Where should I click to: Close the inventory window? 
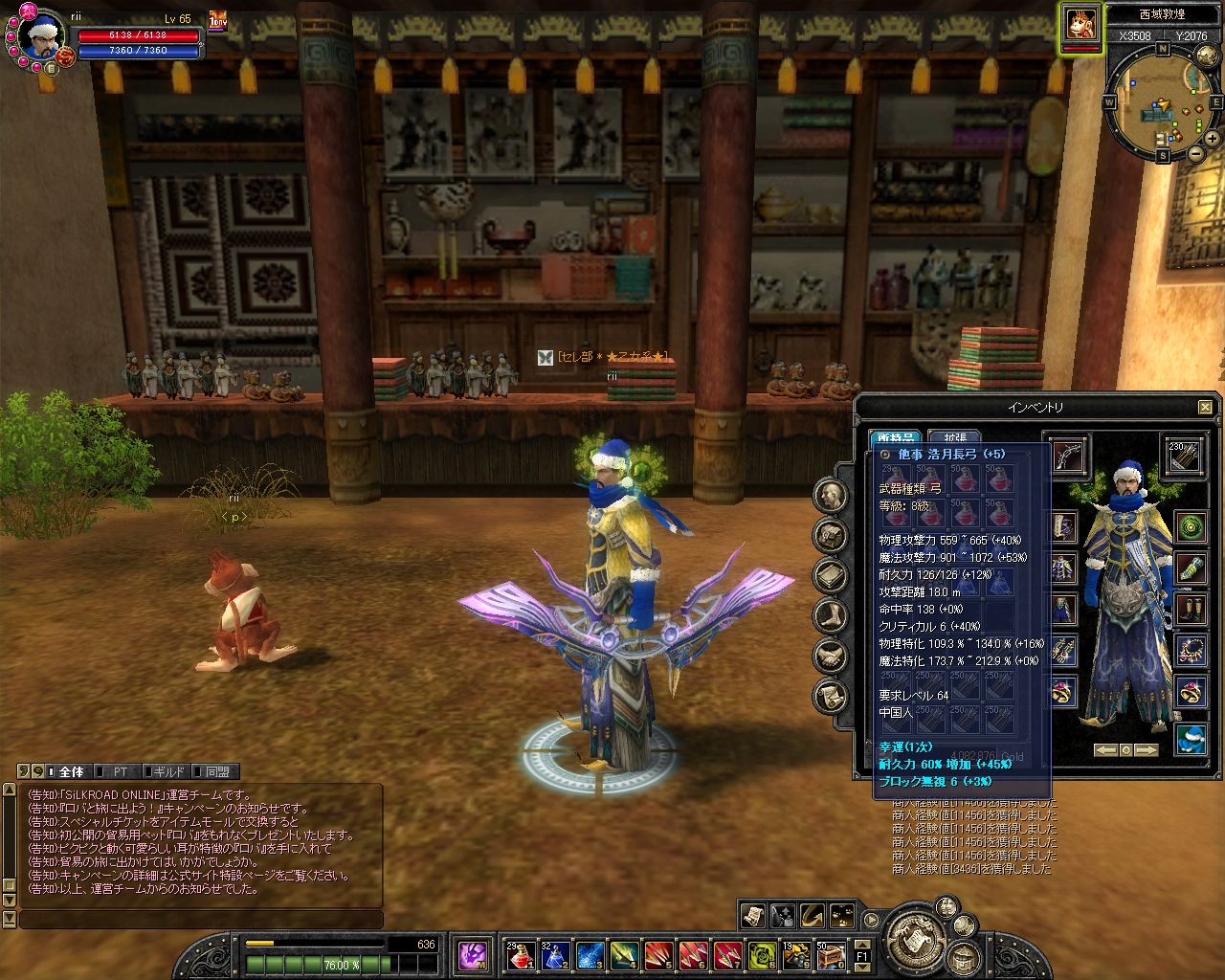[1205, 408]
